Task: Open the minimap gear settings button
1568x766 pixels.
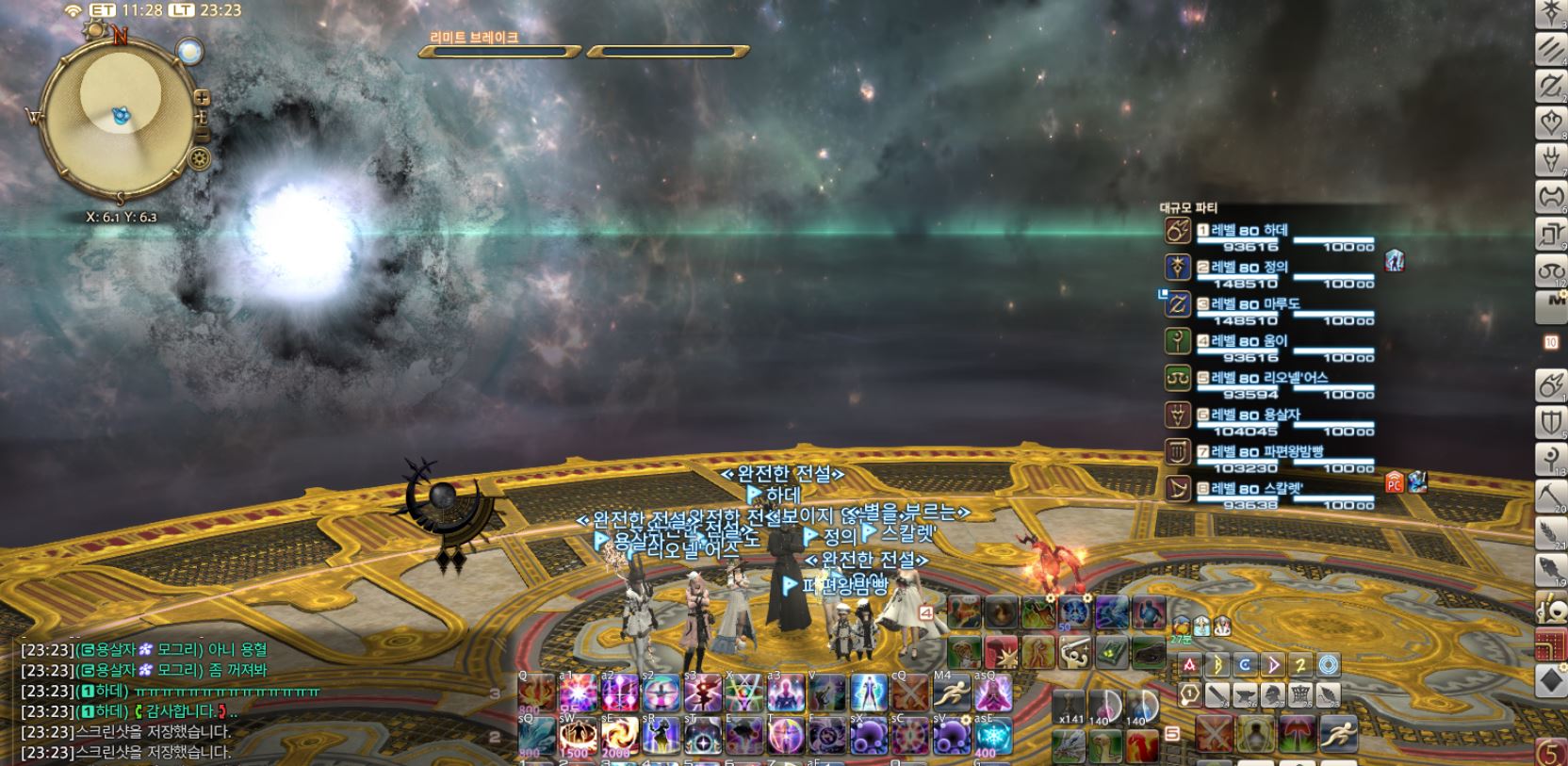Action: point(199,158)
